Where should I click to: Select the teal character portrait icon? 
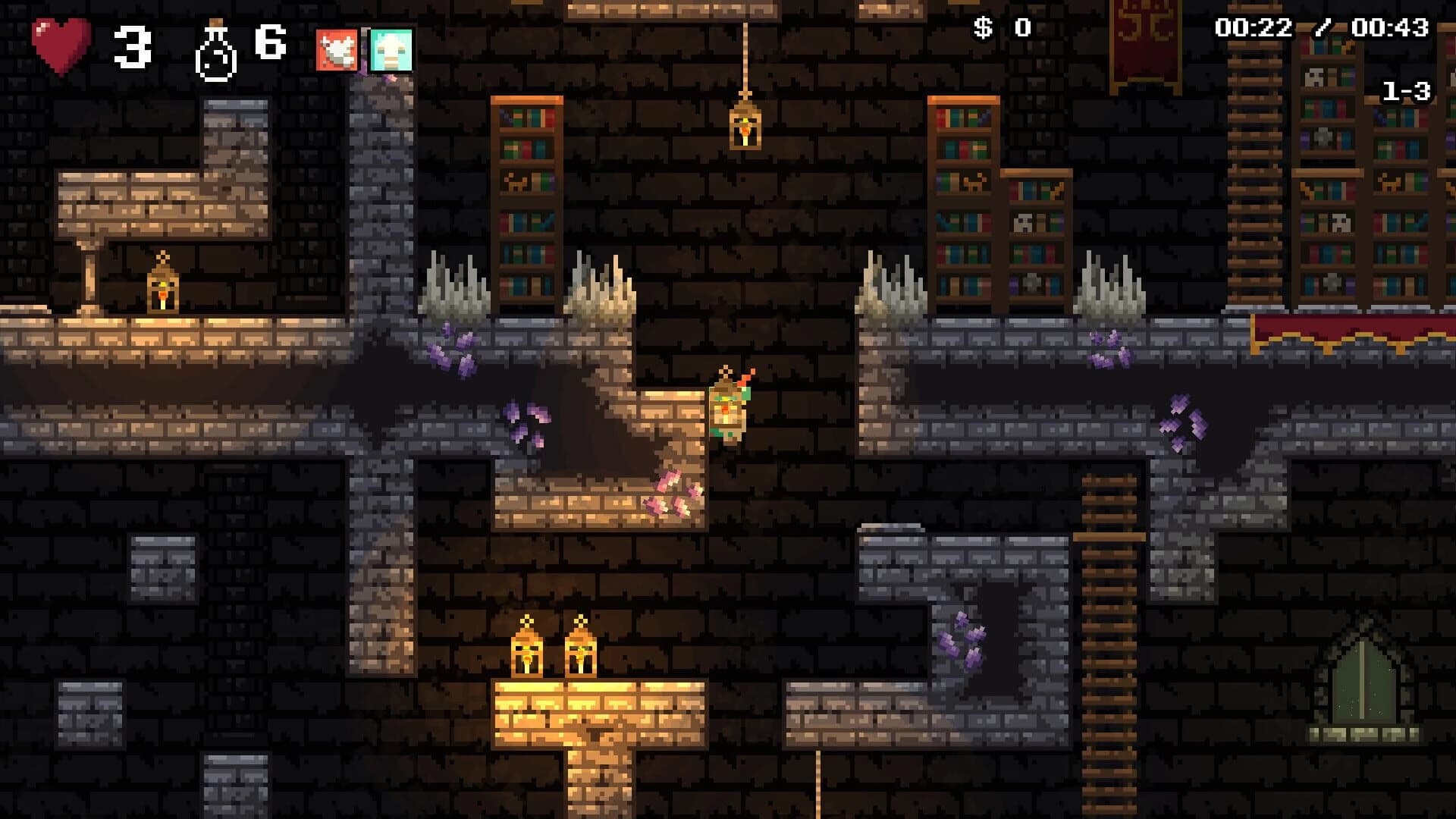(x=389, y=50)
